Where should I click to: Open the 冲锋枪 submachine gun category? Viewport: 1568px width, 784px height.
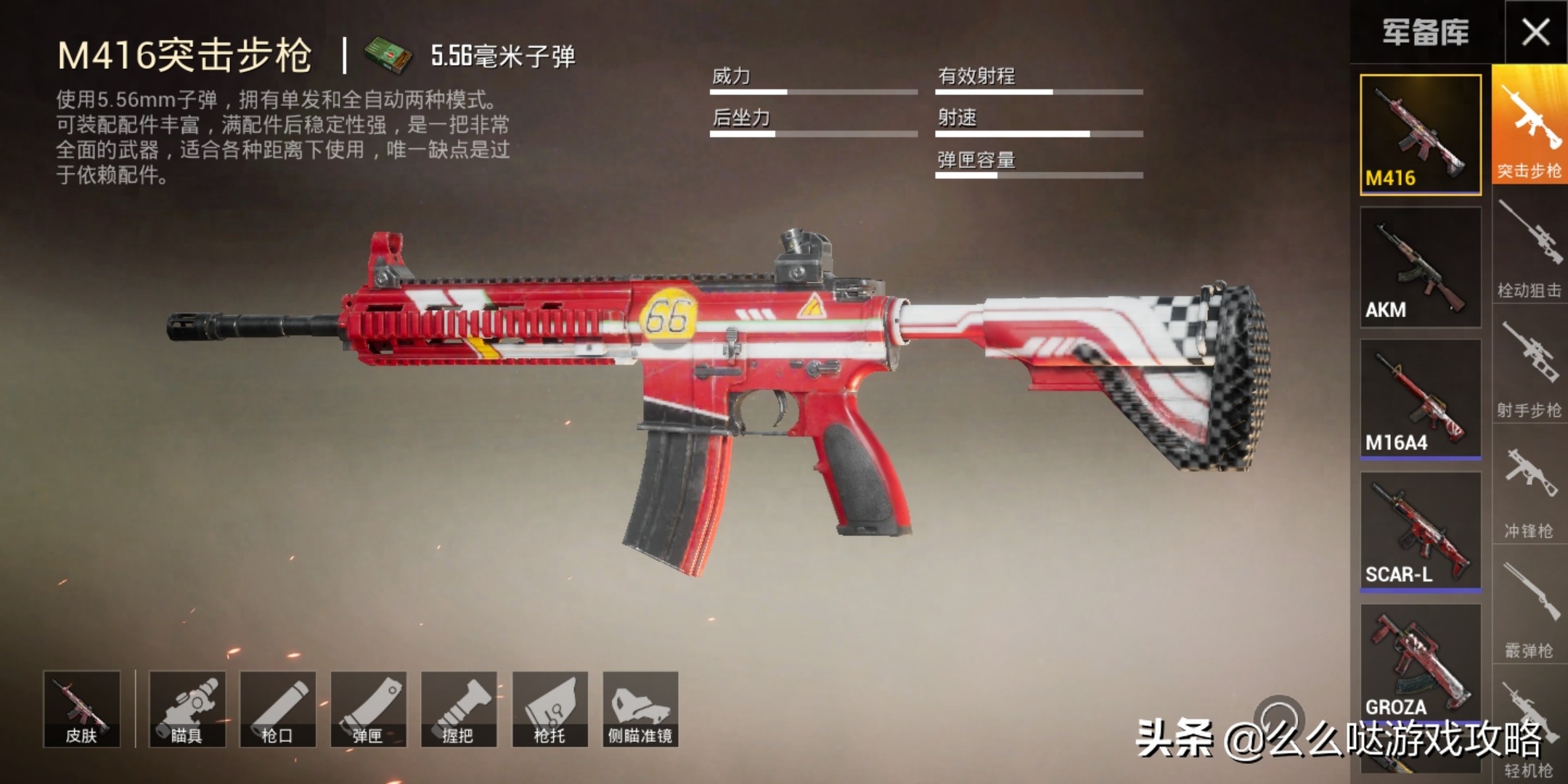pyautogui.click(x=1530, y=488)
